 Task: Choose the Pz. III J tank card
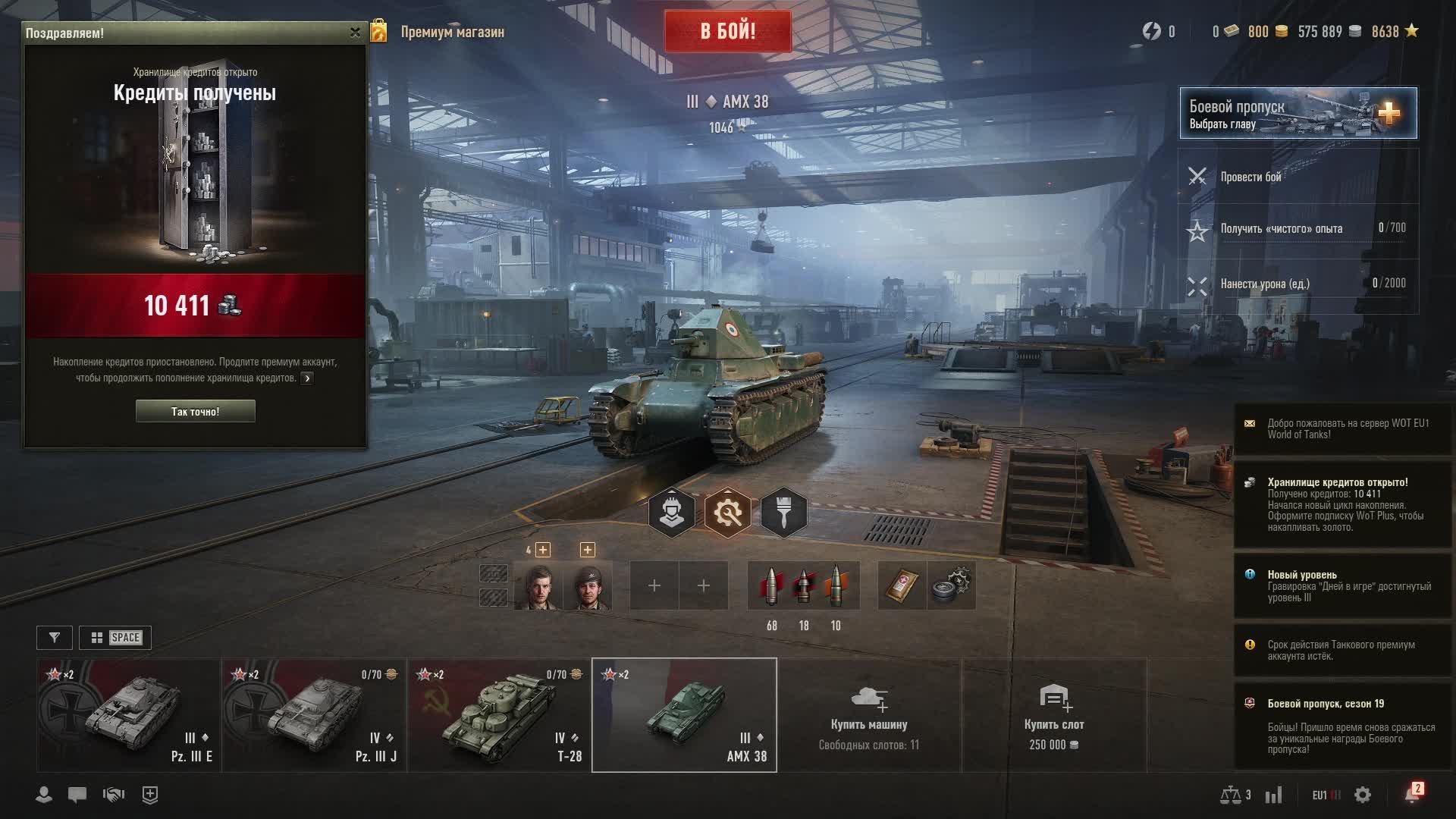[314, 715]
